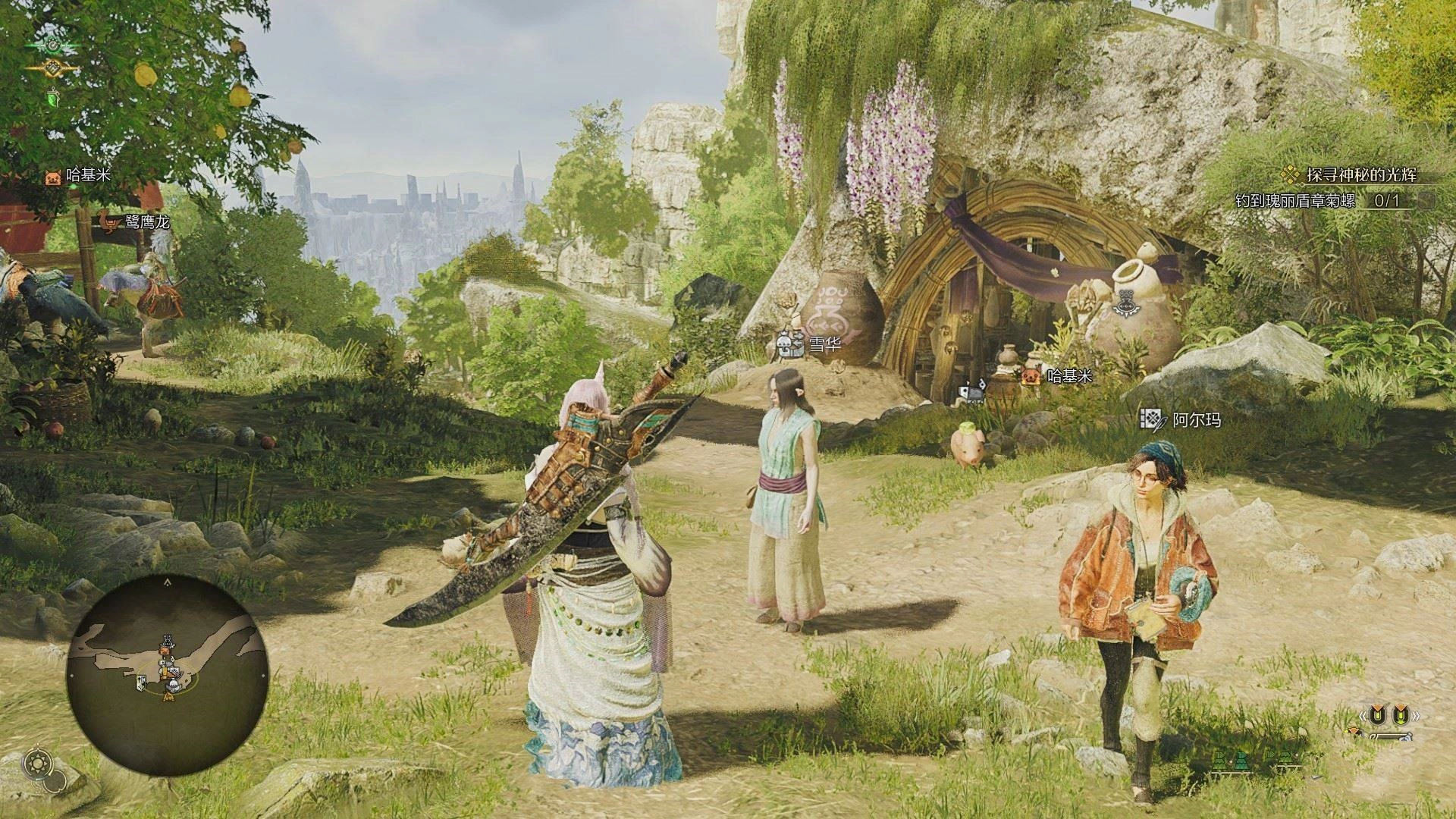Click the facility pot marker icon

[x=1123, y=303]
